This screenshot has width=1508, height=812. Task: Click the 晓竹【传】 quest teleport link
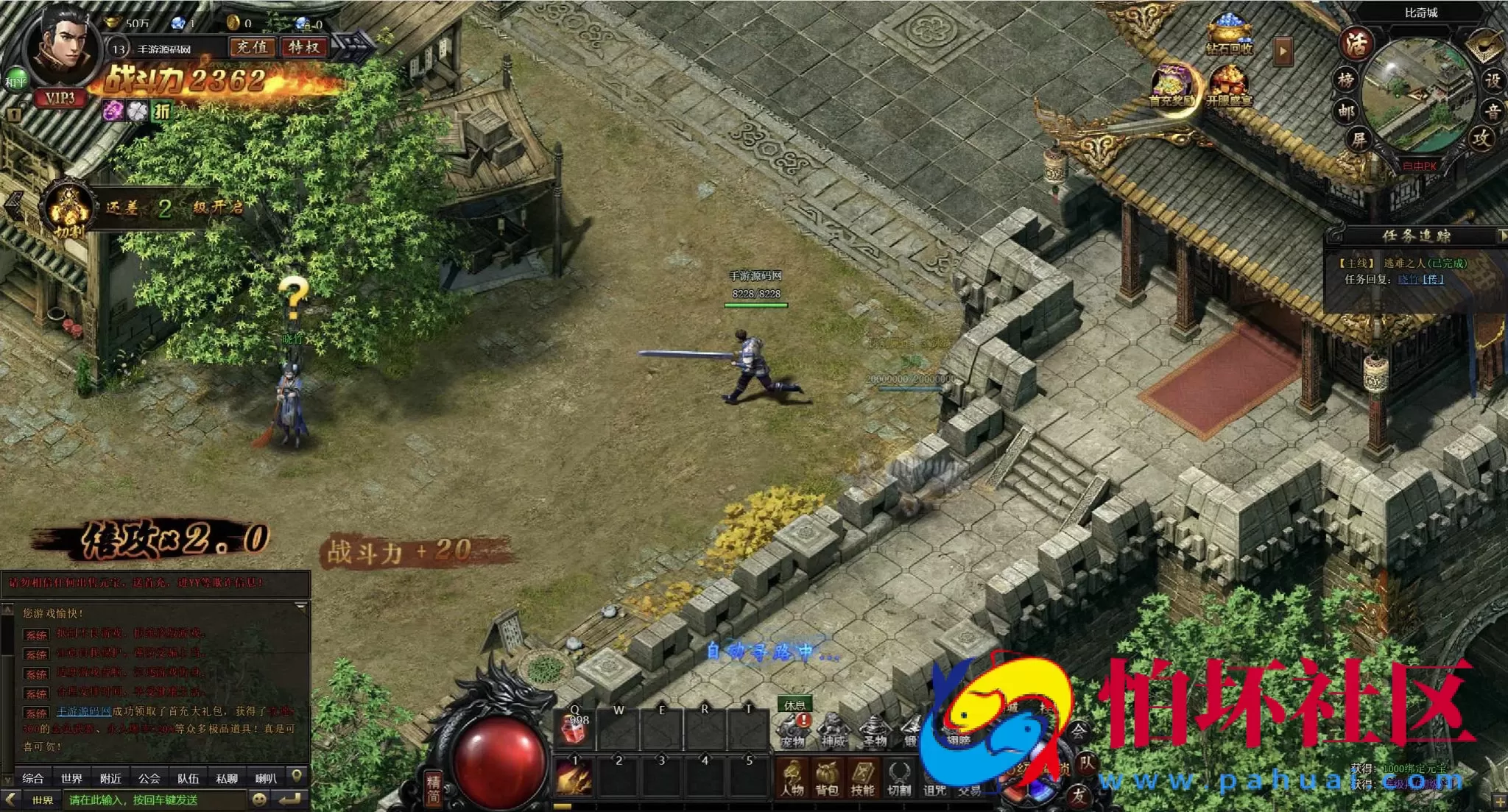pos(1421,279)
